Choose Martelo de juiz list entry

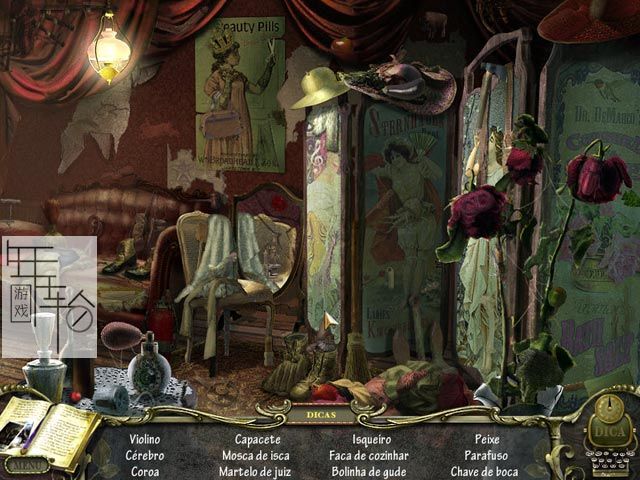[x=257, y=471]
